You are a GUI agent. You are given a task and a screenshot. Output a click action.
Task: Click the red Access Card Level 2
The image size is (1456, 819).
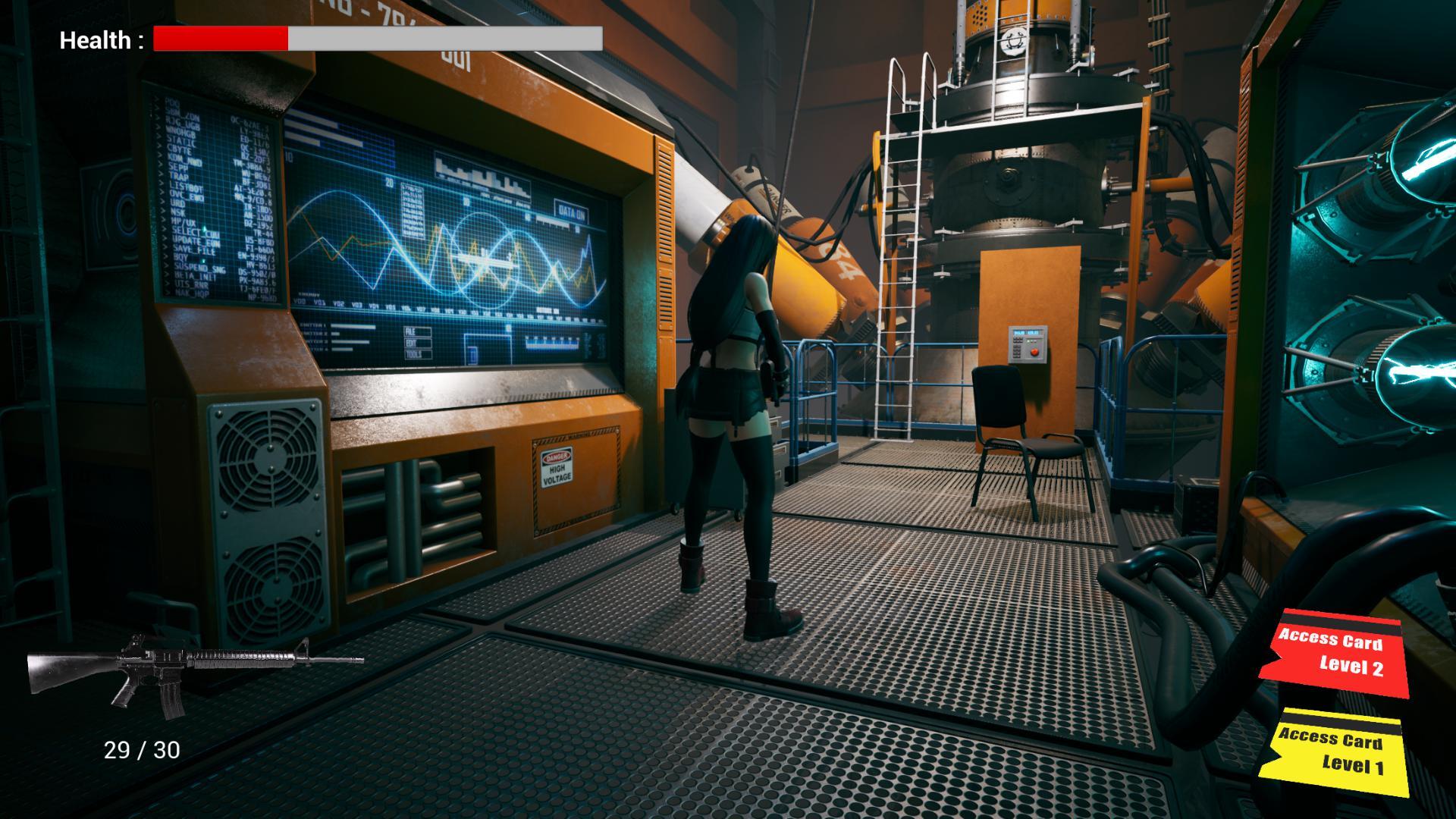click(1334, 653)
